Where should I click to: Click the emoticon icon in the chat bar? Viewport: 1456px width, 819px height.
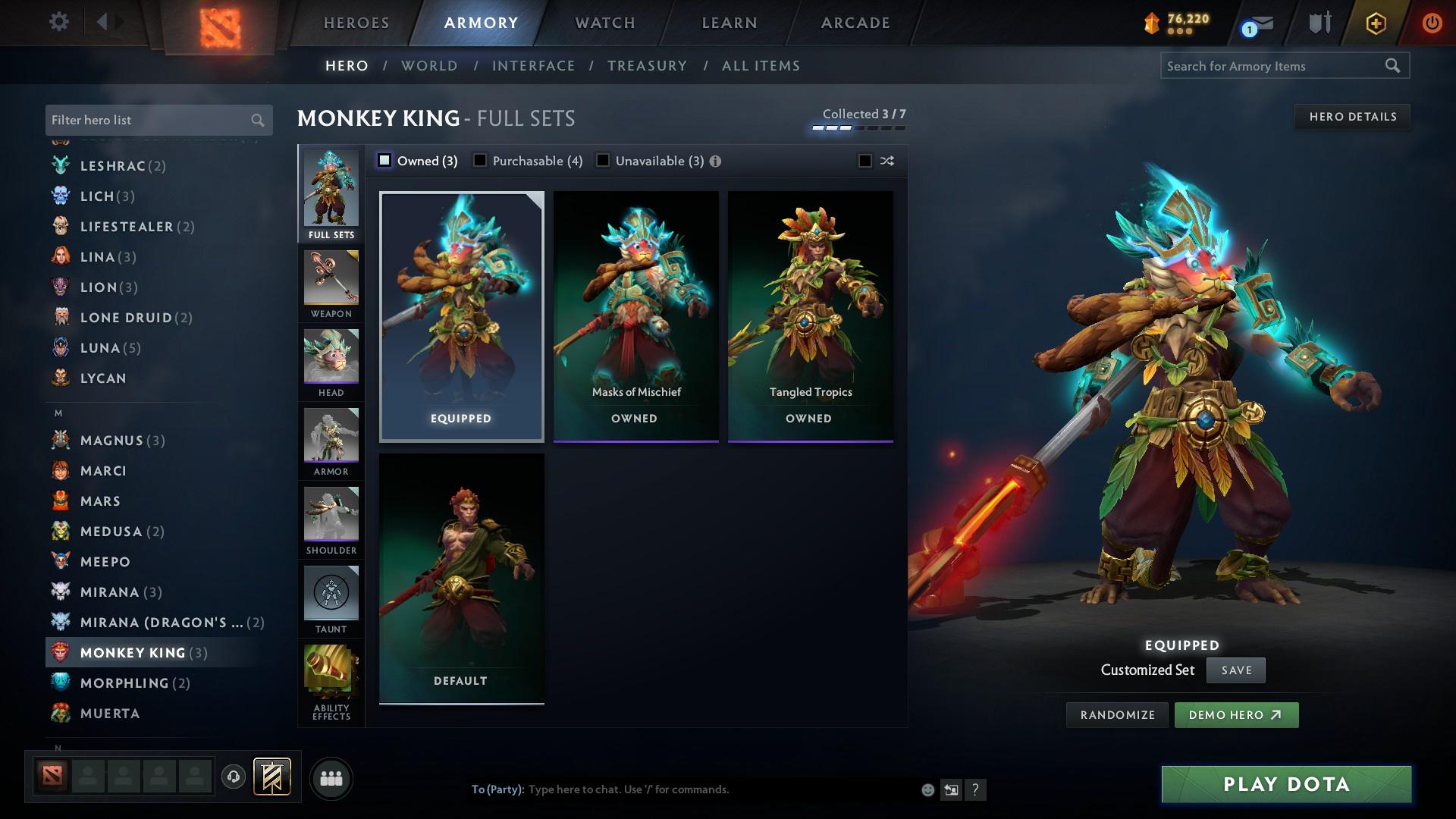tap(927, 789)
